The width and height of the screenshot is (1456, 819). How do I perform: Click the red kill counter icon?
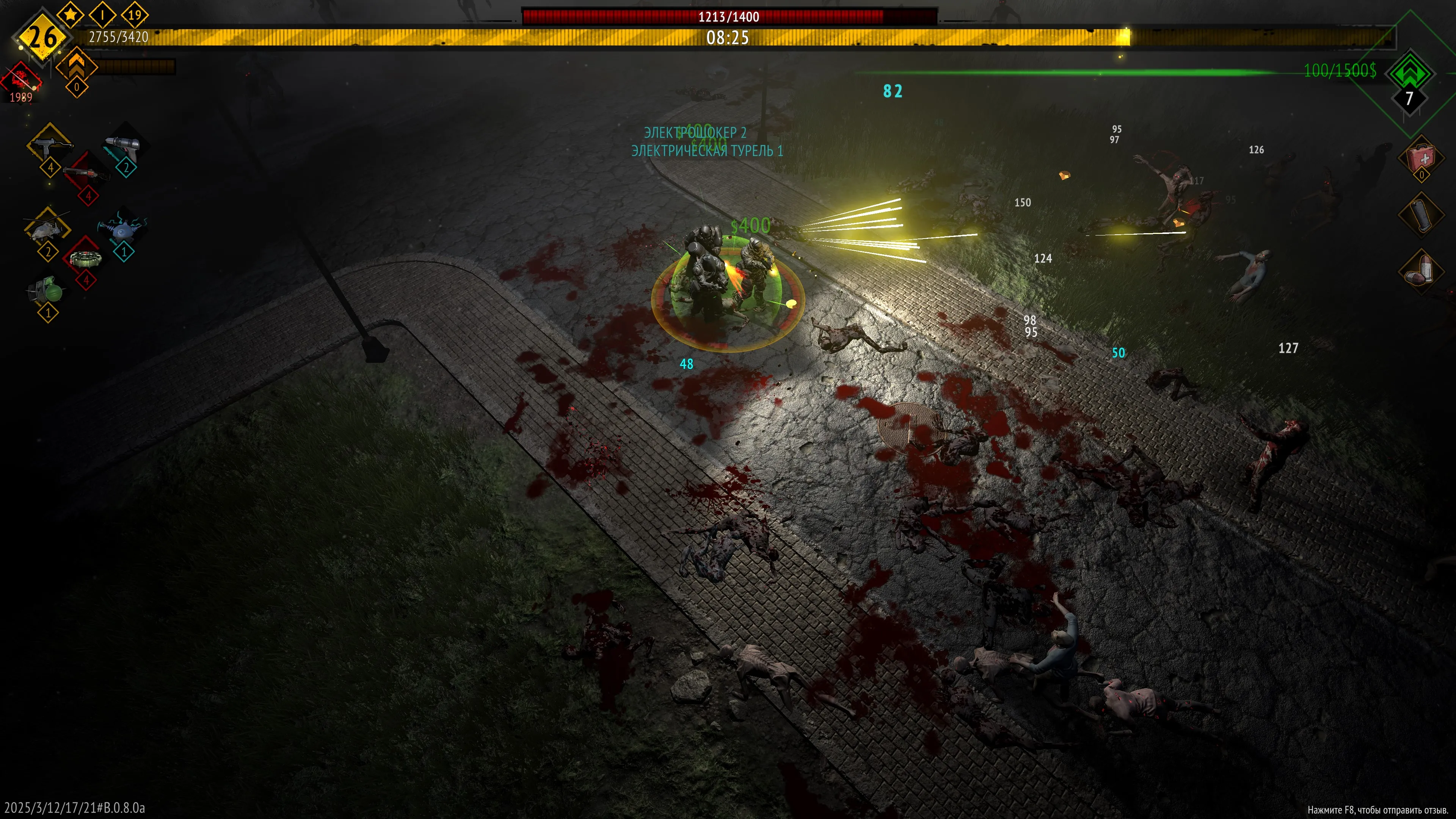tap(22, 79)
